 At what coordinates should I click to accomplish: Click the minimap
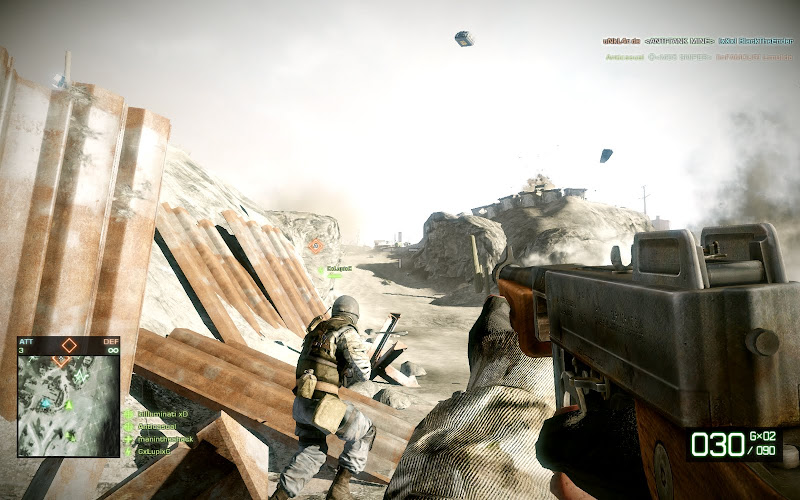click(68, 406)
